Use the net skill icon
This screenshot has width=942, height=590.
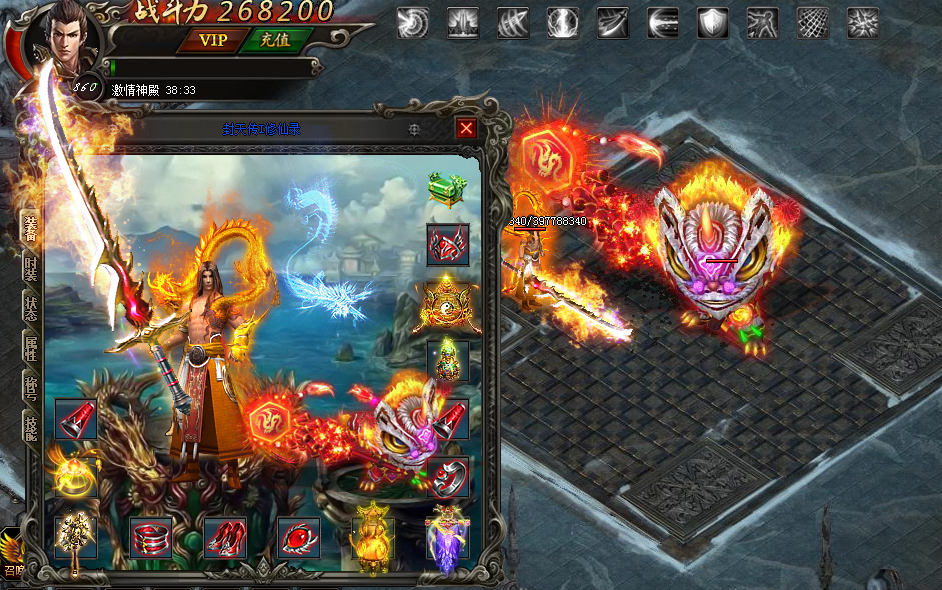[812, 22]
